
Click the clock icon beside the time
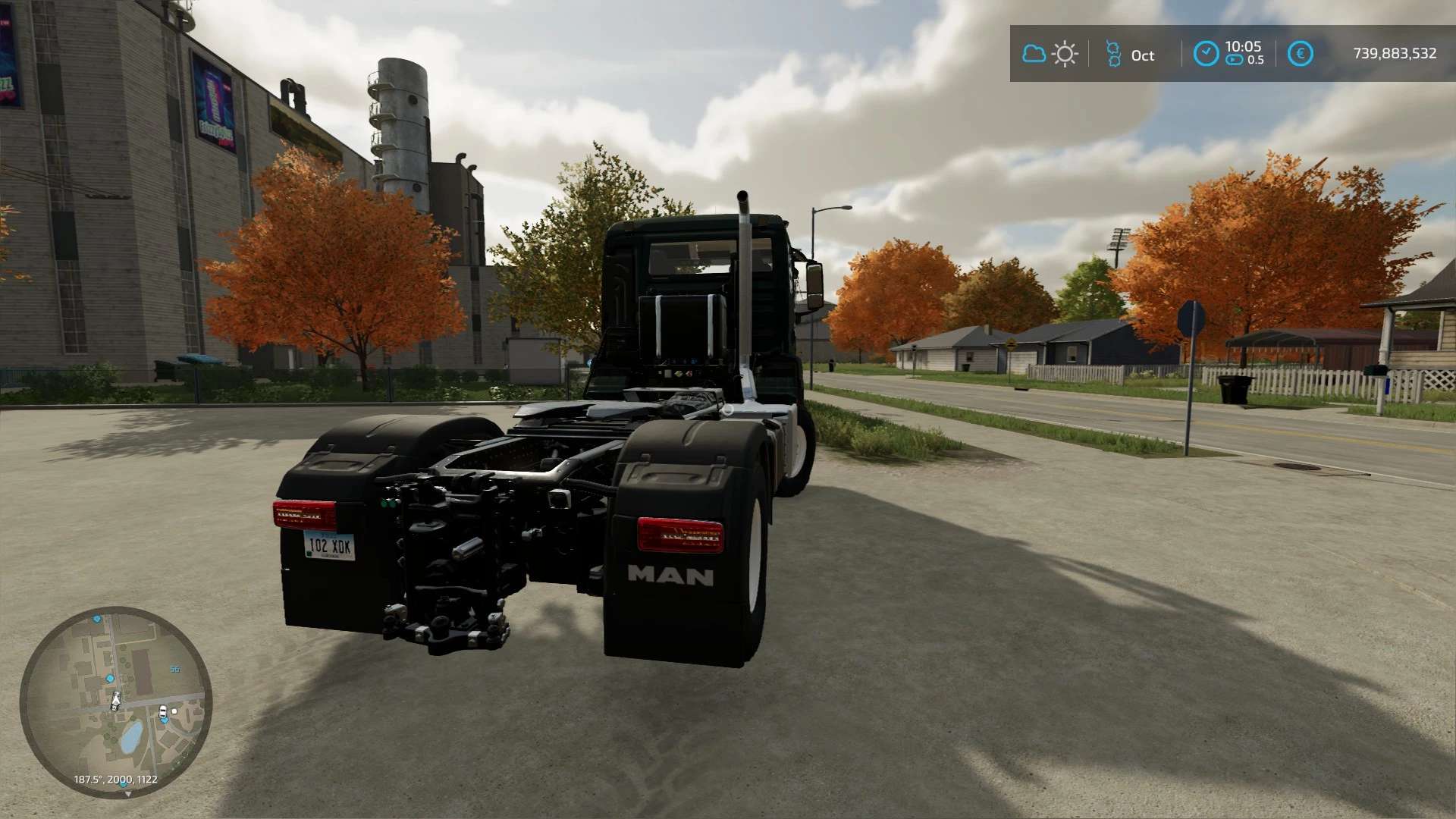[1205, 53]
